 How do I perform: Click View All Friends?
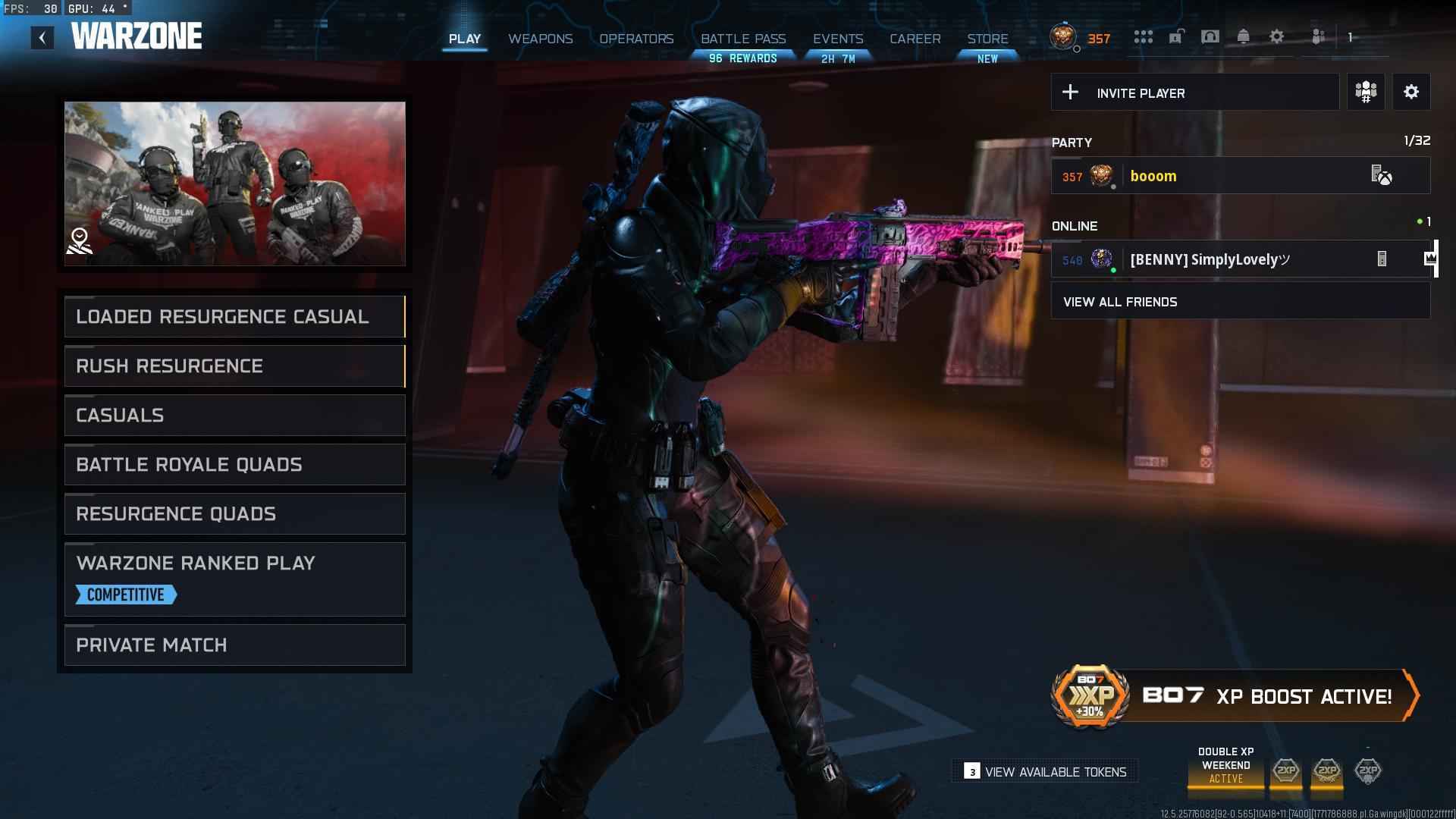[1120, 301]
